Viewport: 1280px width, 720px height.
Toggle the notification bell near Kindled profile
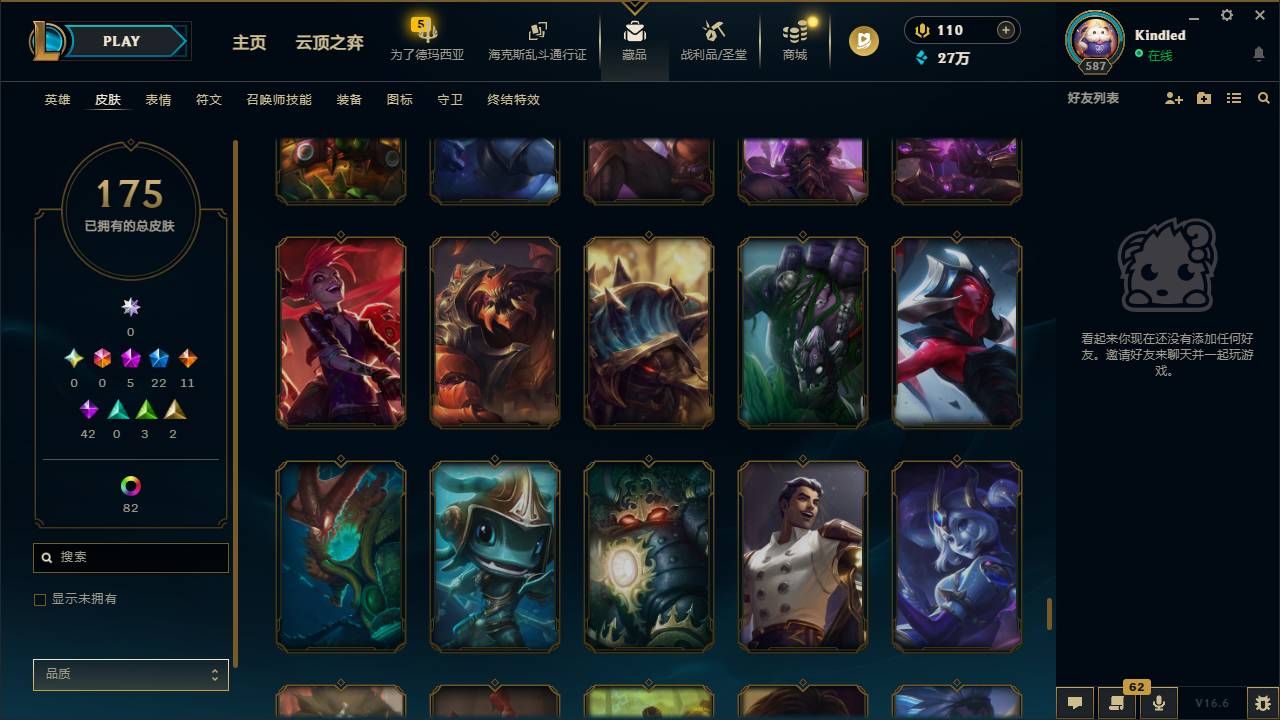coord(1258,54)
